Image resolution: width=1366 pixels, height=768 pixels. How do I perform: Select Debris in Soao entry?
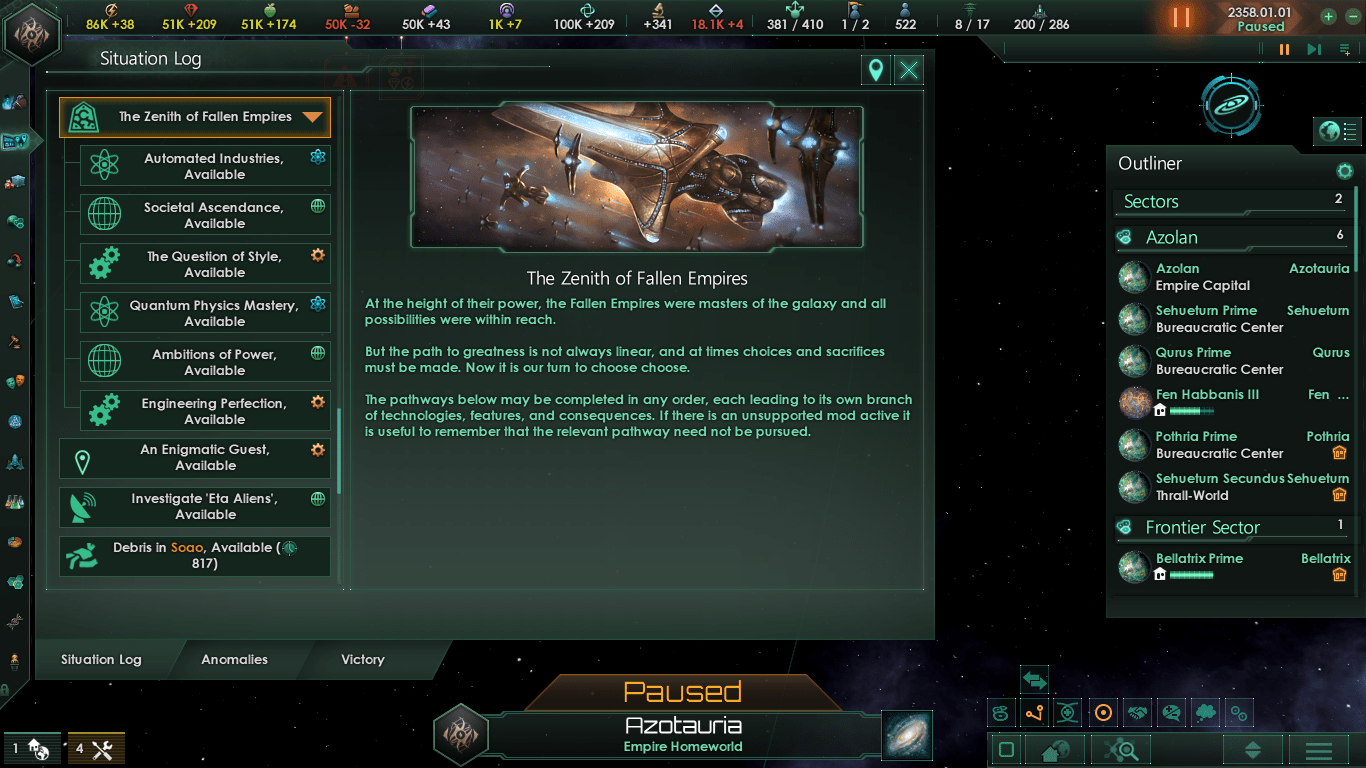[195, 556]
